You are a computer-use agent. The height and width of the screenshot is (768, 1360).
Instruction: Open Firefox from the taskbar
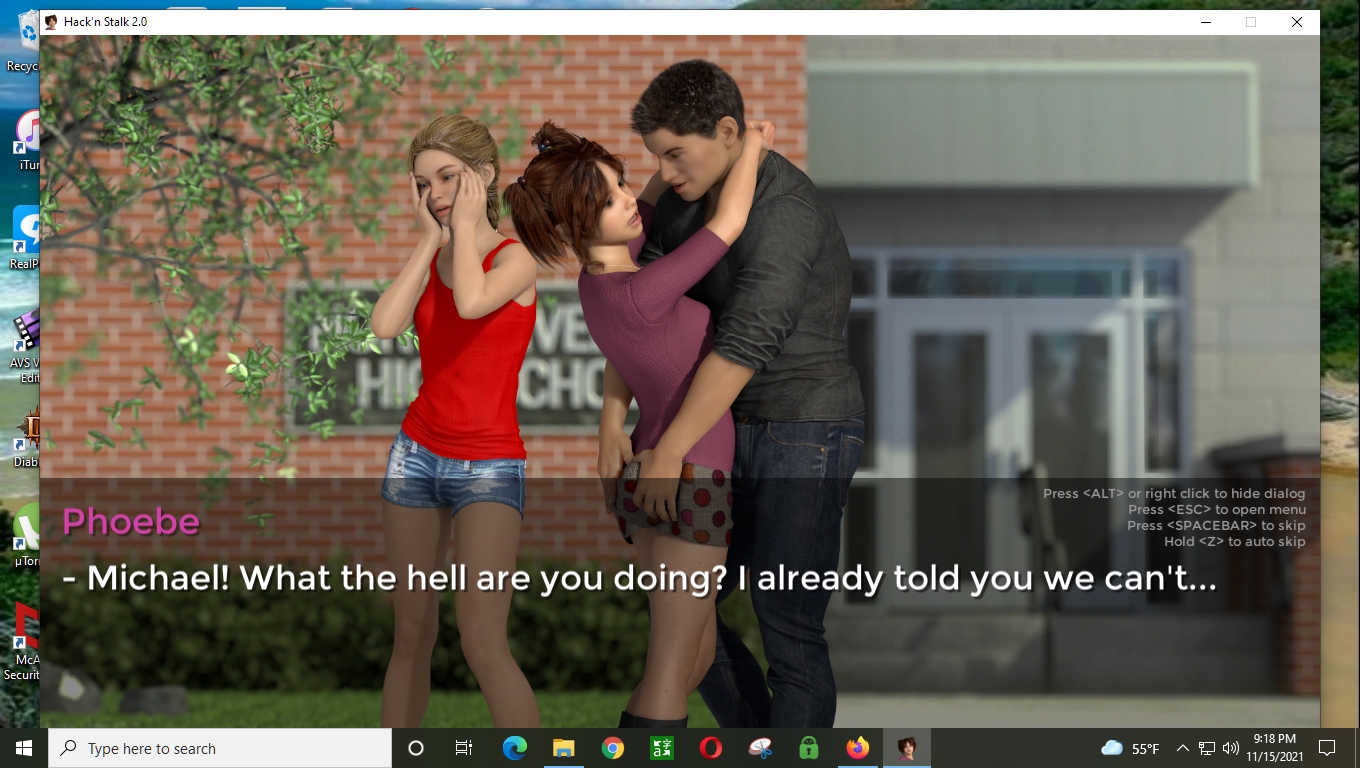(857, 748)
